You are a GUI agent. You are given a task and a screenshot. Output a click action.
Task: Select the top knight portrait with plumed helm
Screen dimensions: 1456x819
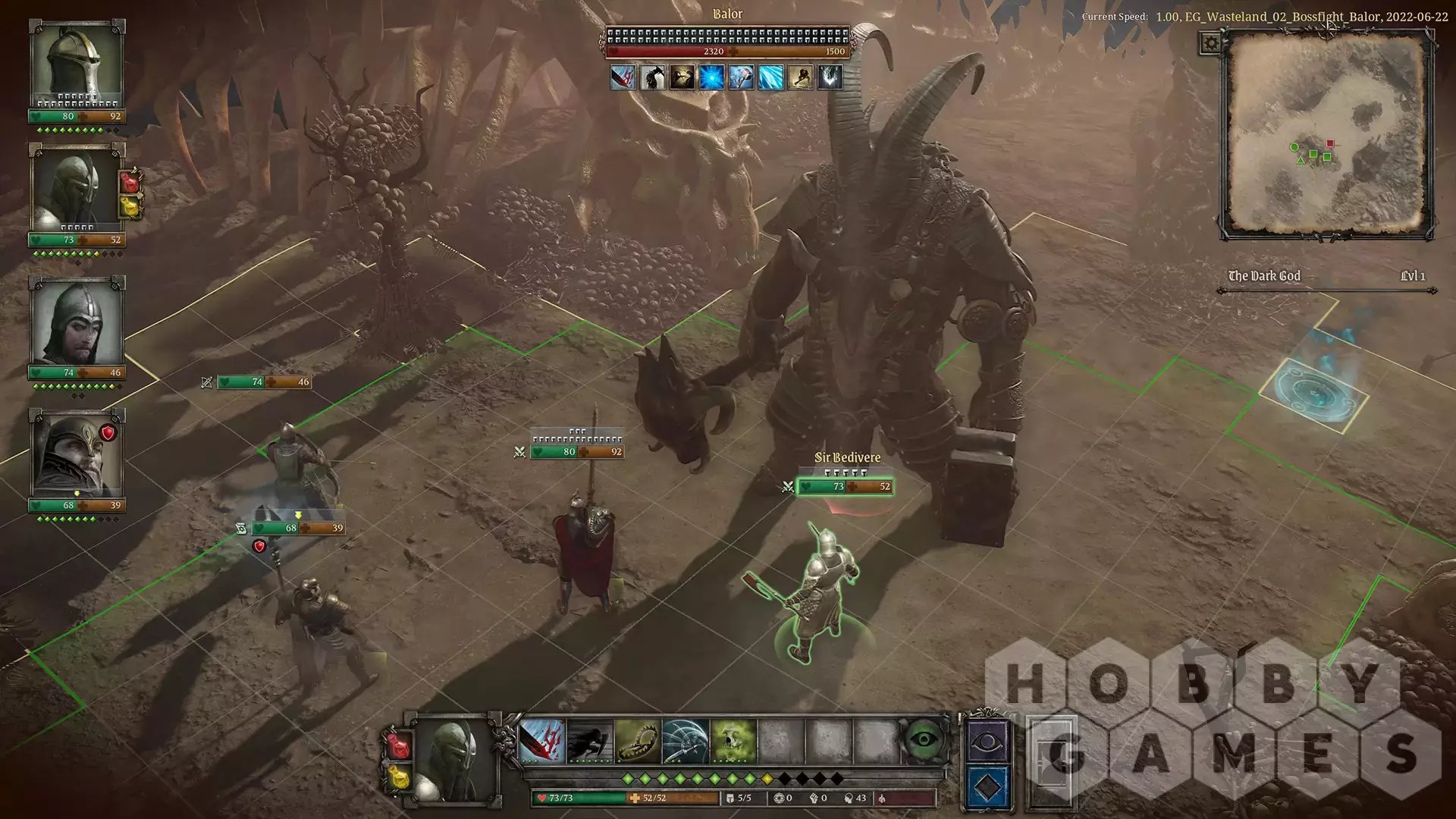click(x=76, y=64)
